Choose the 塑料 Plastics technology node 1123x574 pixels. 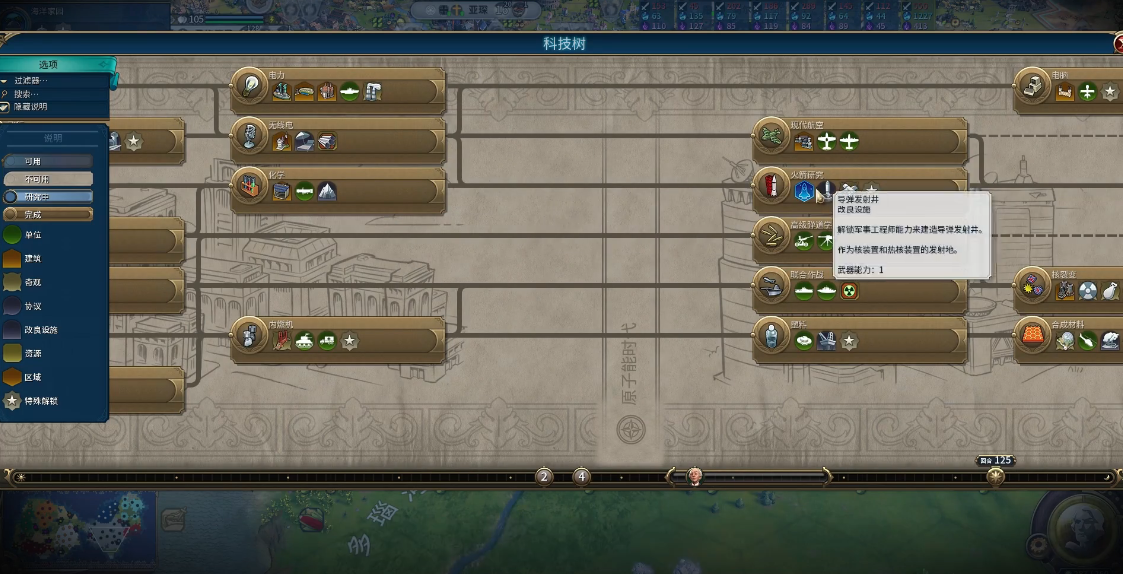point(771,337)
